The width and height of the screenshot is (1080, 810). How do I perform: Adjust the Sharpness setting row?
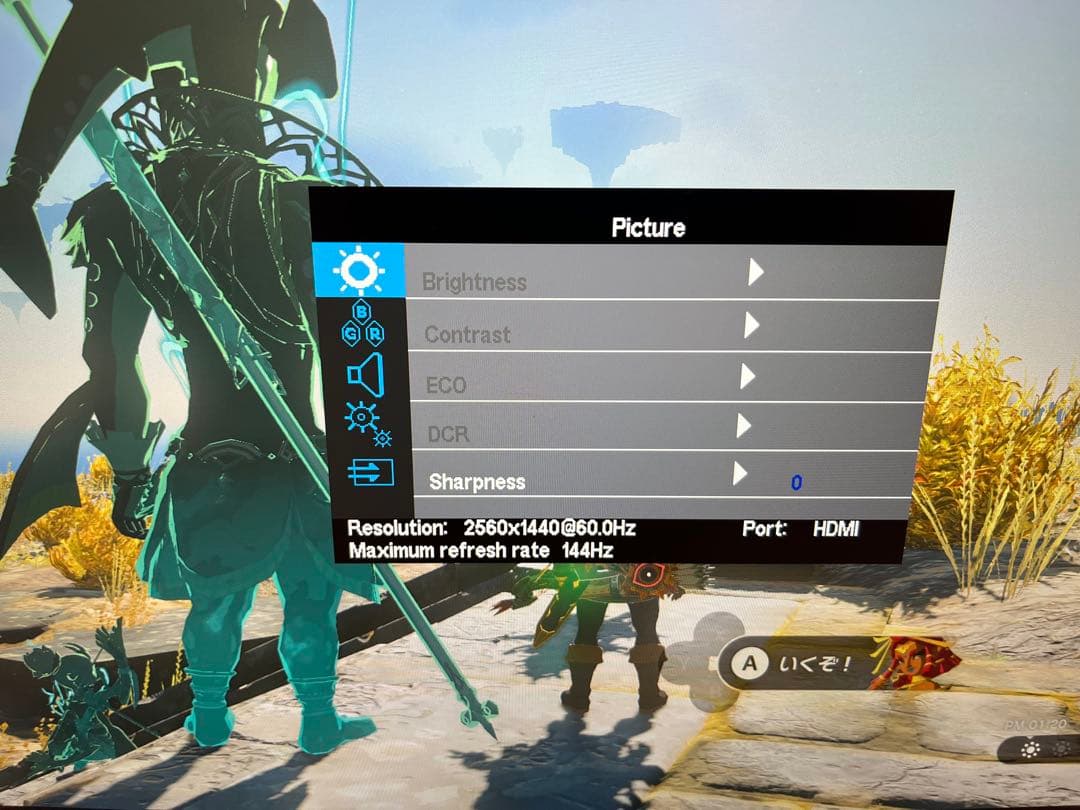(477, 481)
